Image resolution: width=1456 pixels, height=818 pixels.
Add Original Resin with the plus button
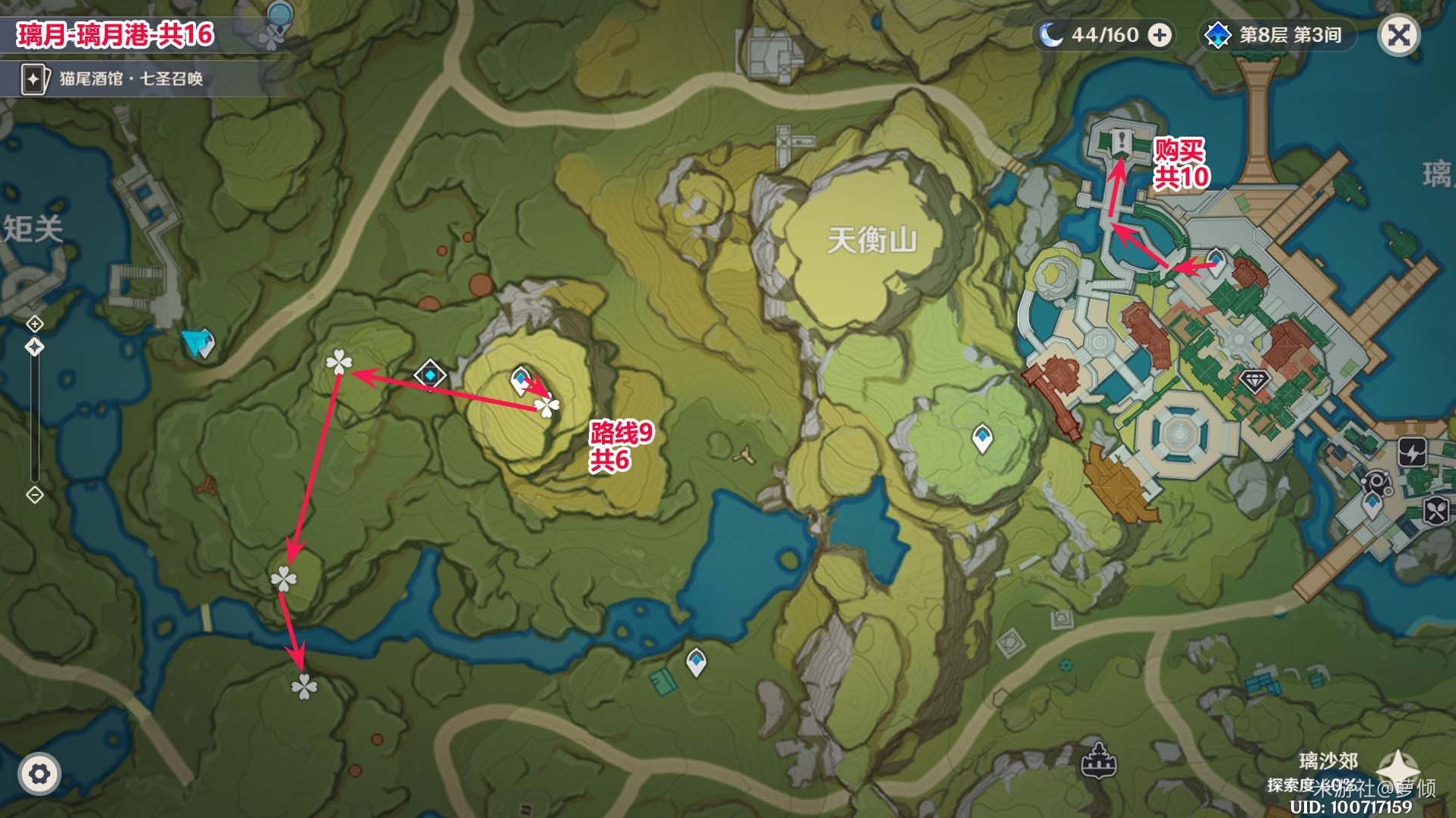click(1159, 35)
